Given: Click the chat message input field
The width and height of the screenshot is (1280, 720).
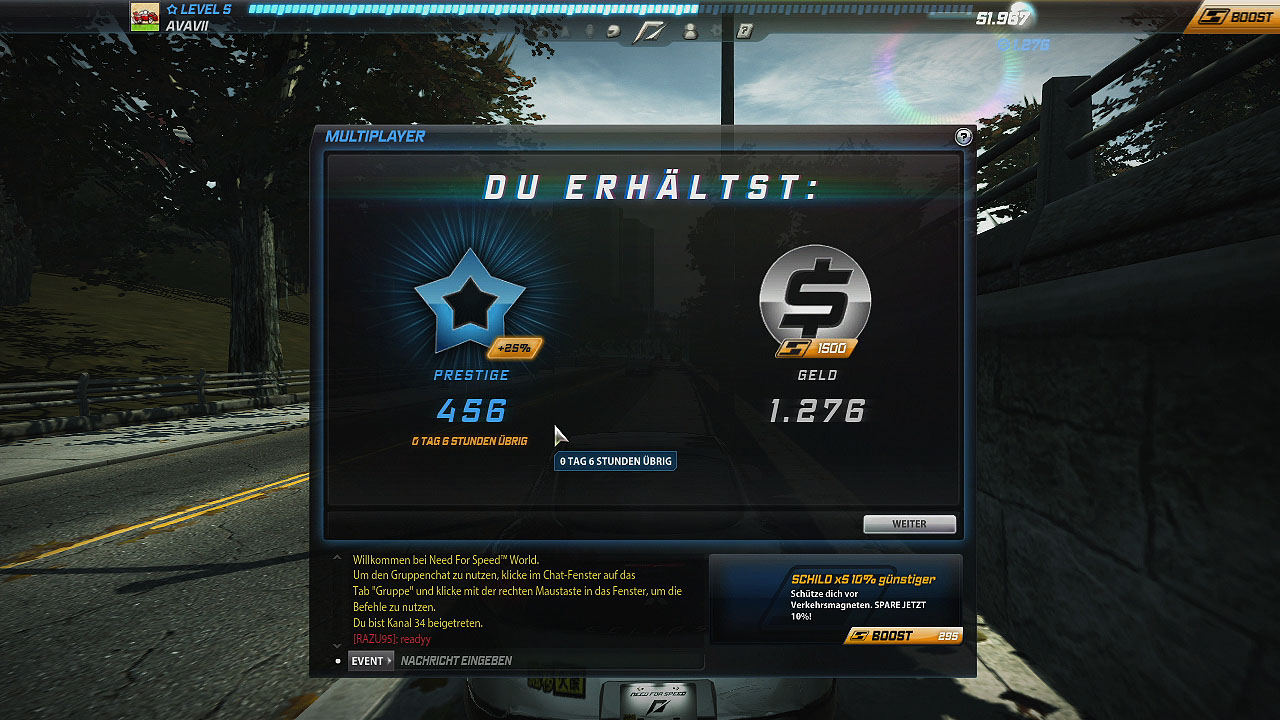Looking at the screenshot, I should [550, 661].
